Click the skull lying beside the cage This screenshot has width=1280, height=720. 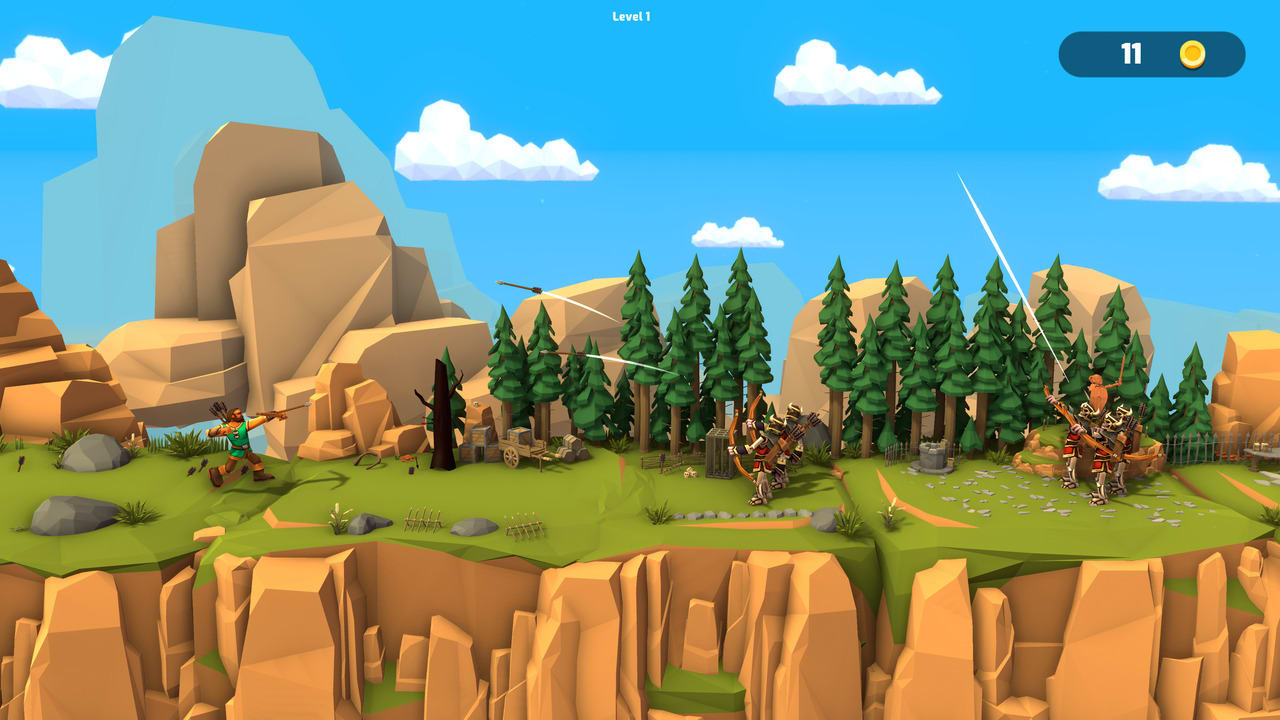[690, 472]
